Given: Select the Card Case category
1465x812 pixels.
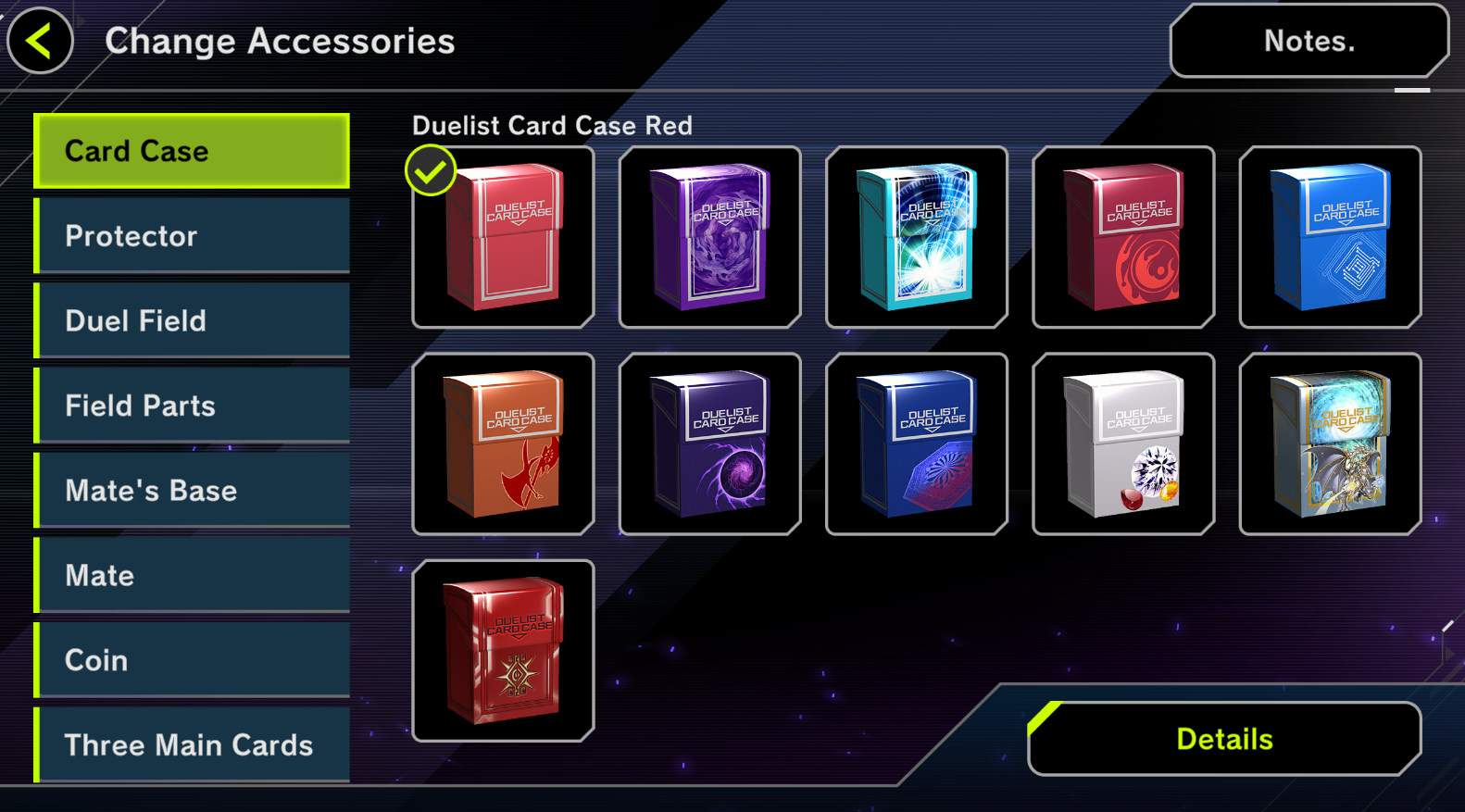Looking at the screenshot, I should pyautogui.click(x=192, y=151).
